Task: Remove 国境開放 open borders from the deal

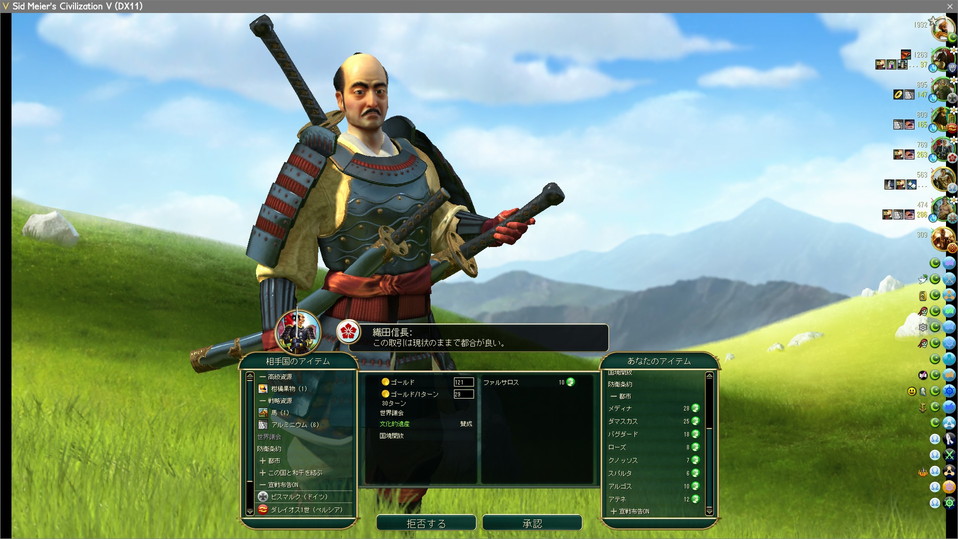Action: (392, 435)
